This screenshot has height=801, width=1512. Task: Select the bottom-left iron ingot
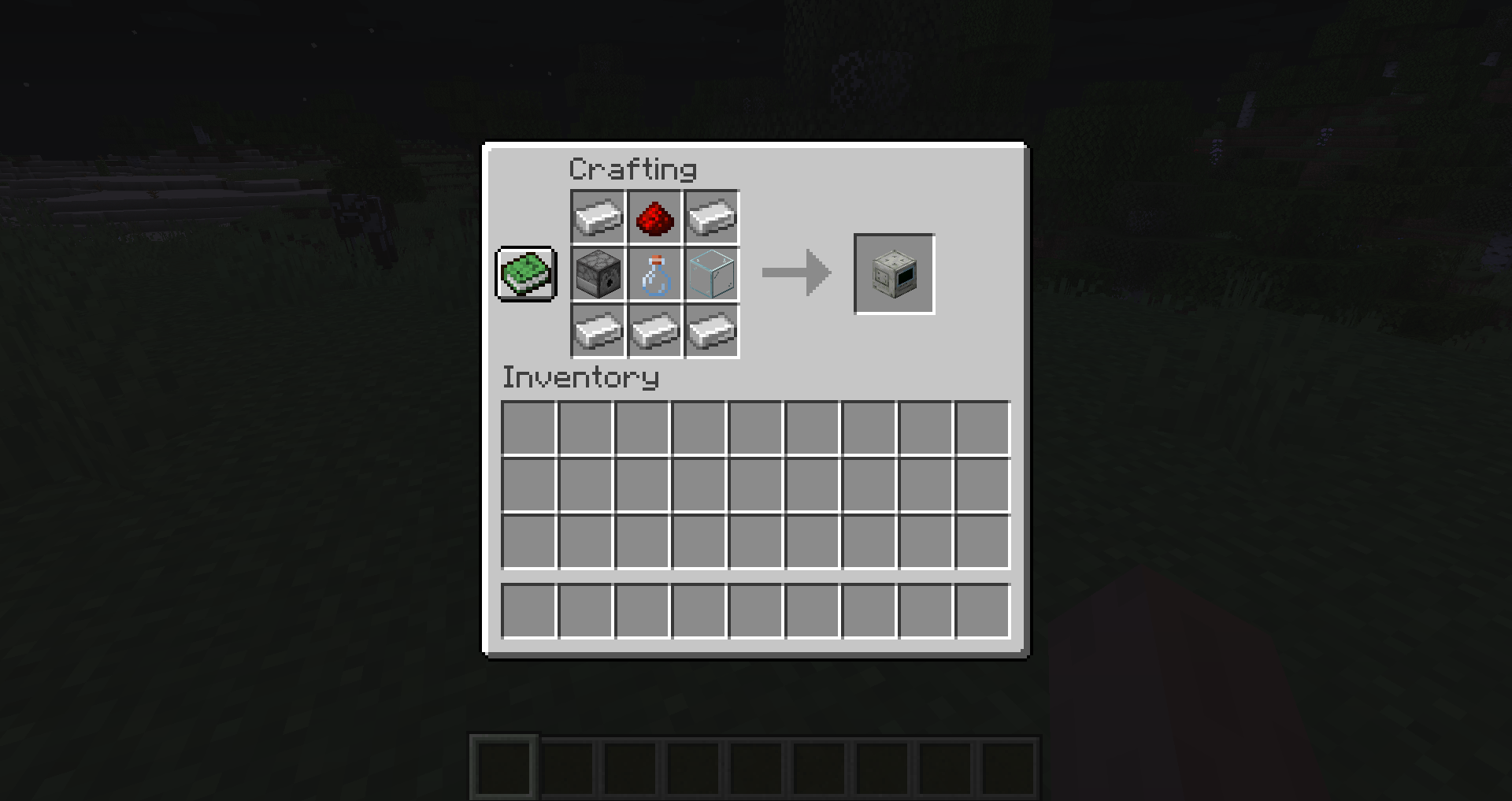[597, 331]
